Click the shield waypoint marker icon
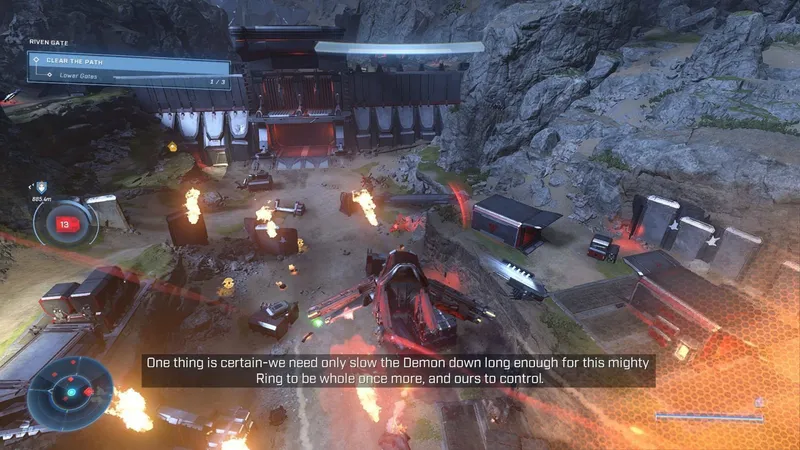Viewport: 800px width, 450px height. (42, 187)
